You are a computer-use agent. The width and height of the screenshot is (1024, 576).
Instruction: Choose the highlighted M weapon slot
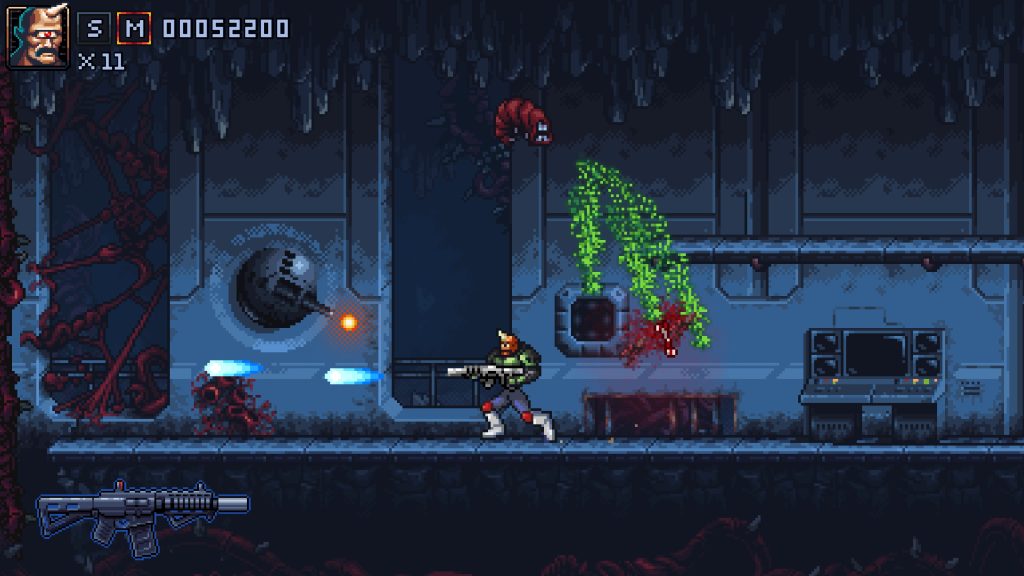point(133,28)
